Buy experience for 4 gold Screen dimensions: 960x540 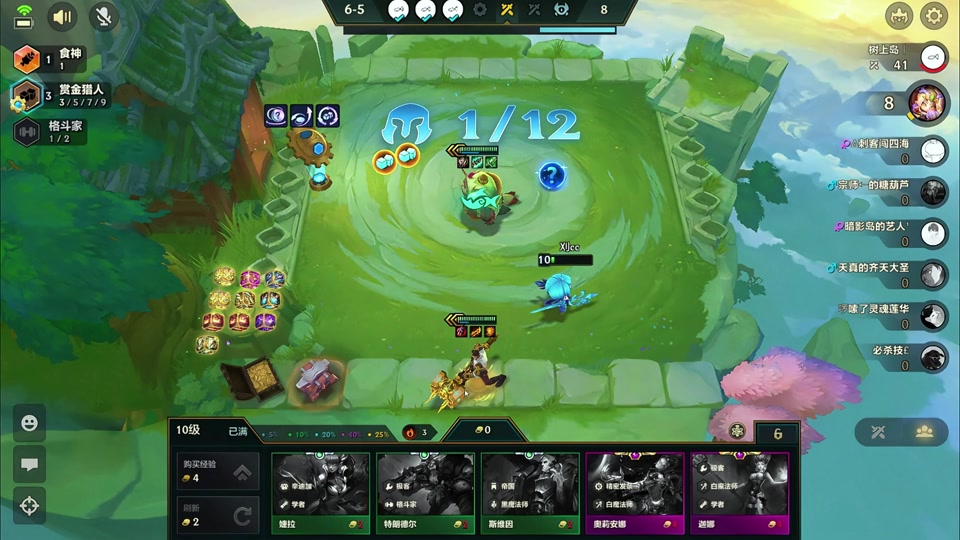tap(216, 472)
